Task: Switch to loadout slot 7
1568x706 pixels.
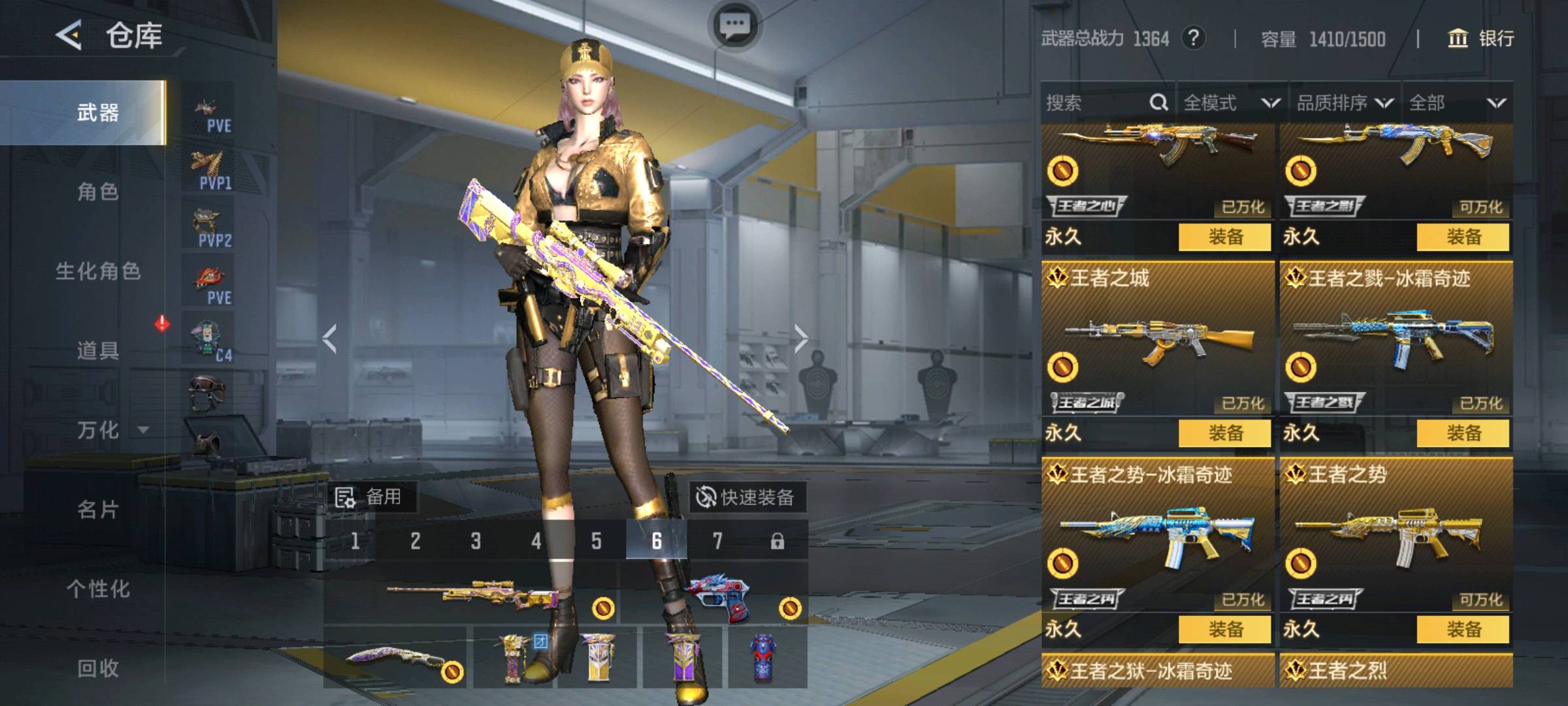Action: (x=717, y=541)
